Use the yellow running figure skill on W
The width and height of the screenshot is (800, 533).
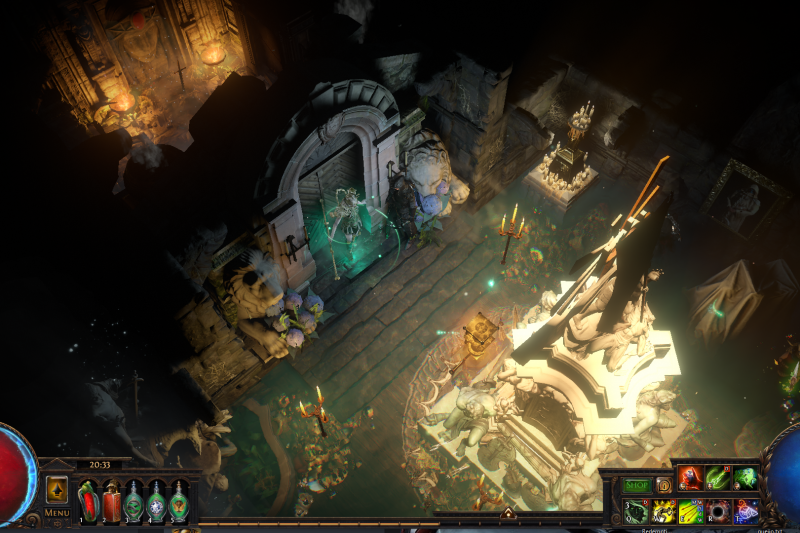click(x=664, y=512)
